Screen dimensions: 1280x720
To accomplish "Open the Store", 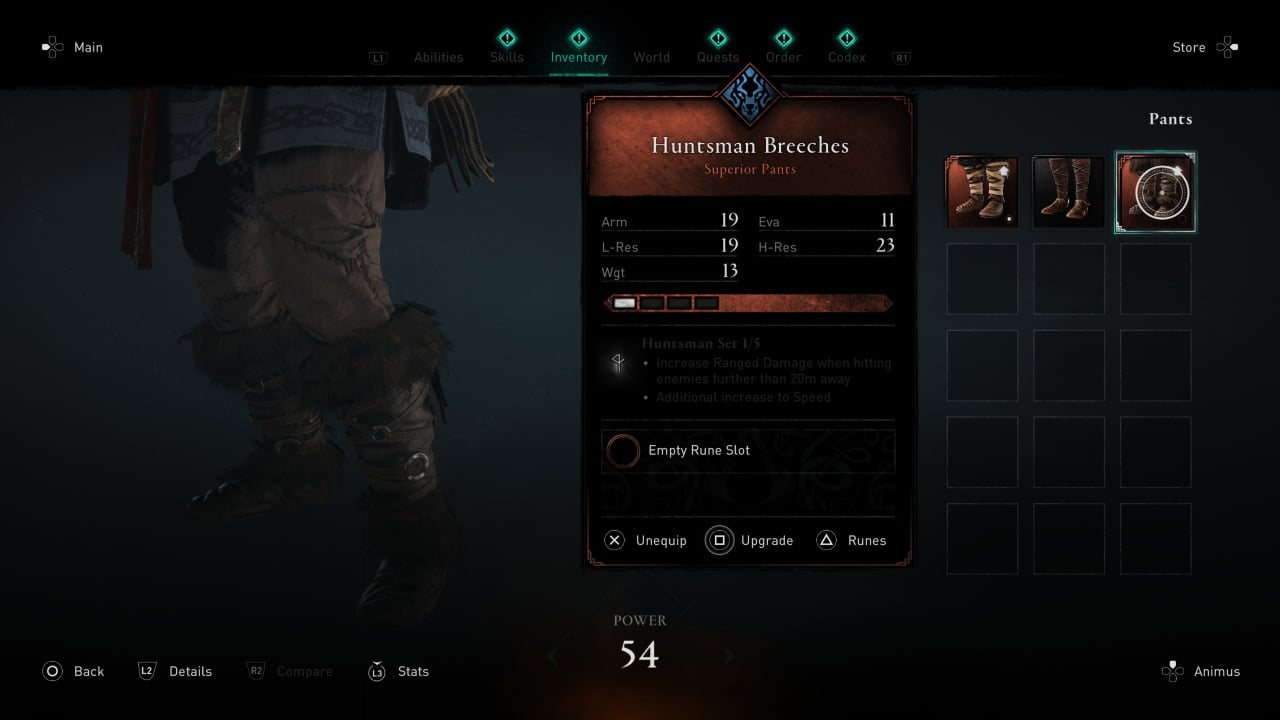I will click(1189, 47).
